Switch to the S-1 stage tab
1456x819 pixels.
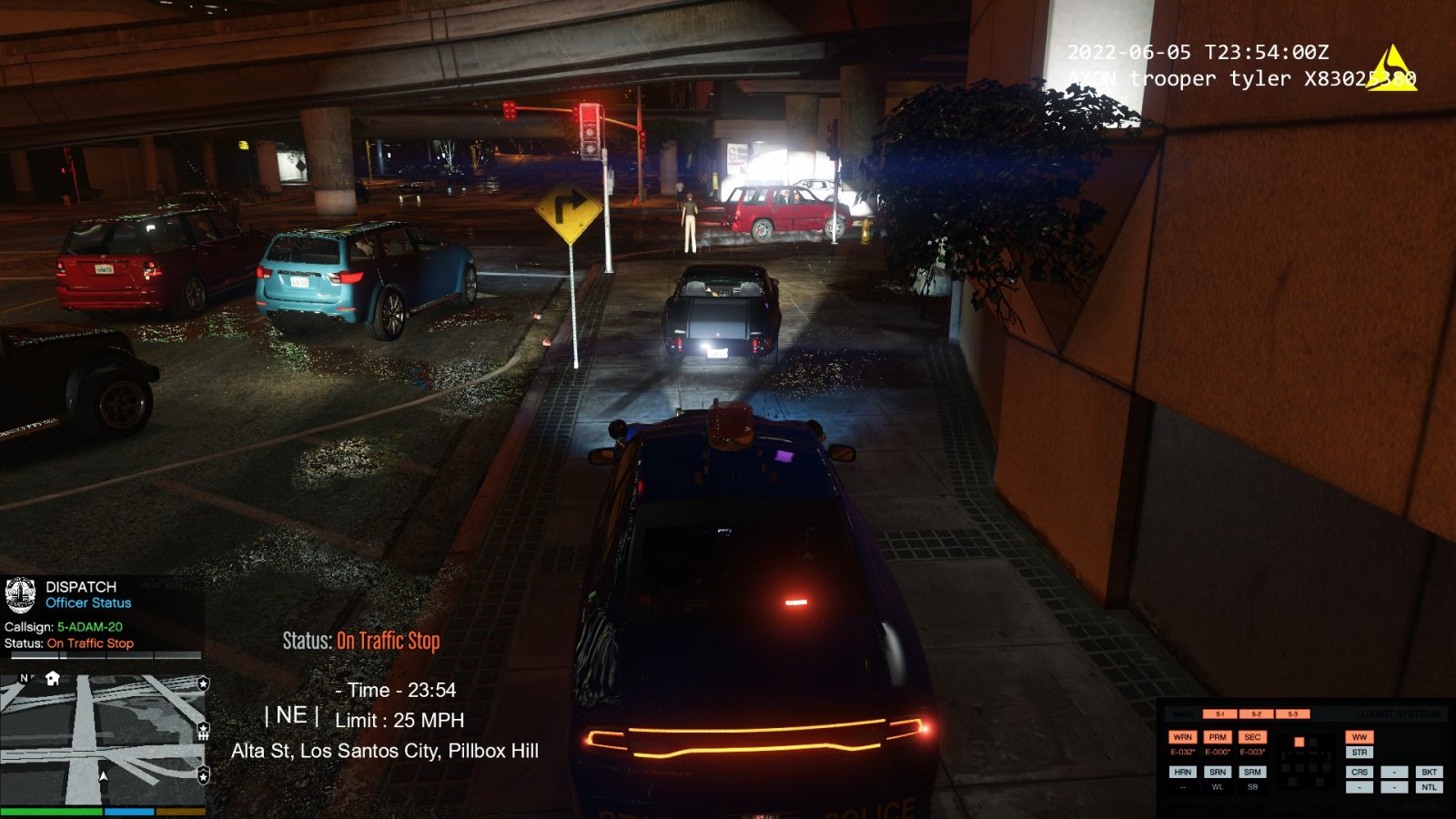(x=1220, y=714)
